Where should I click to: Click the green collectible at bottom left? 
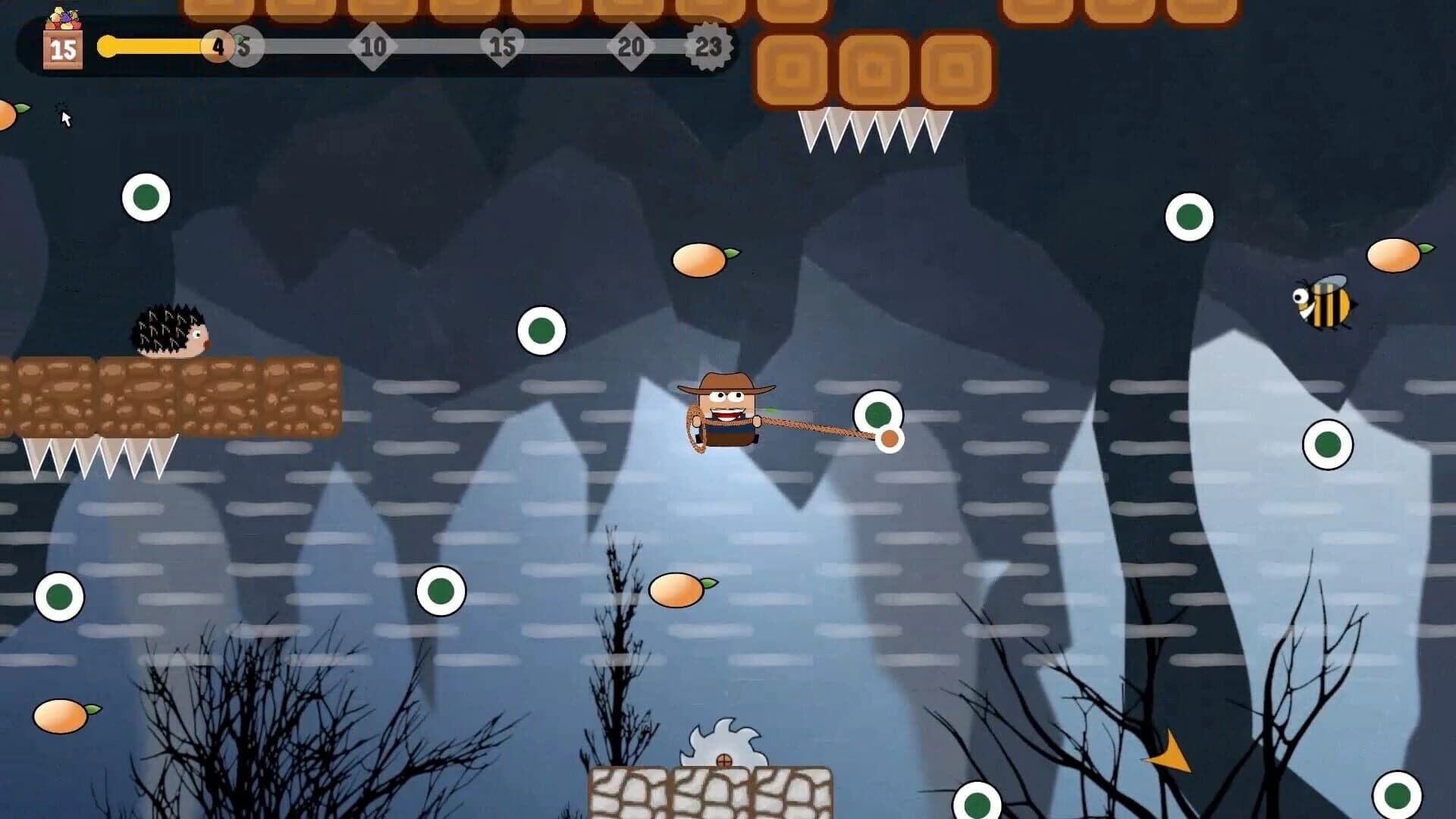pos(61,595)
